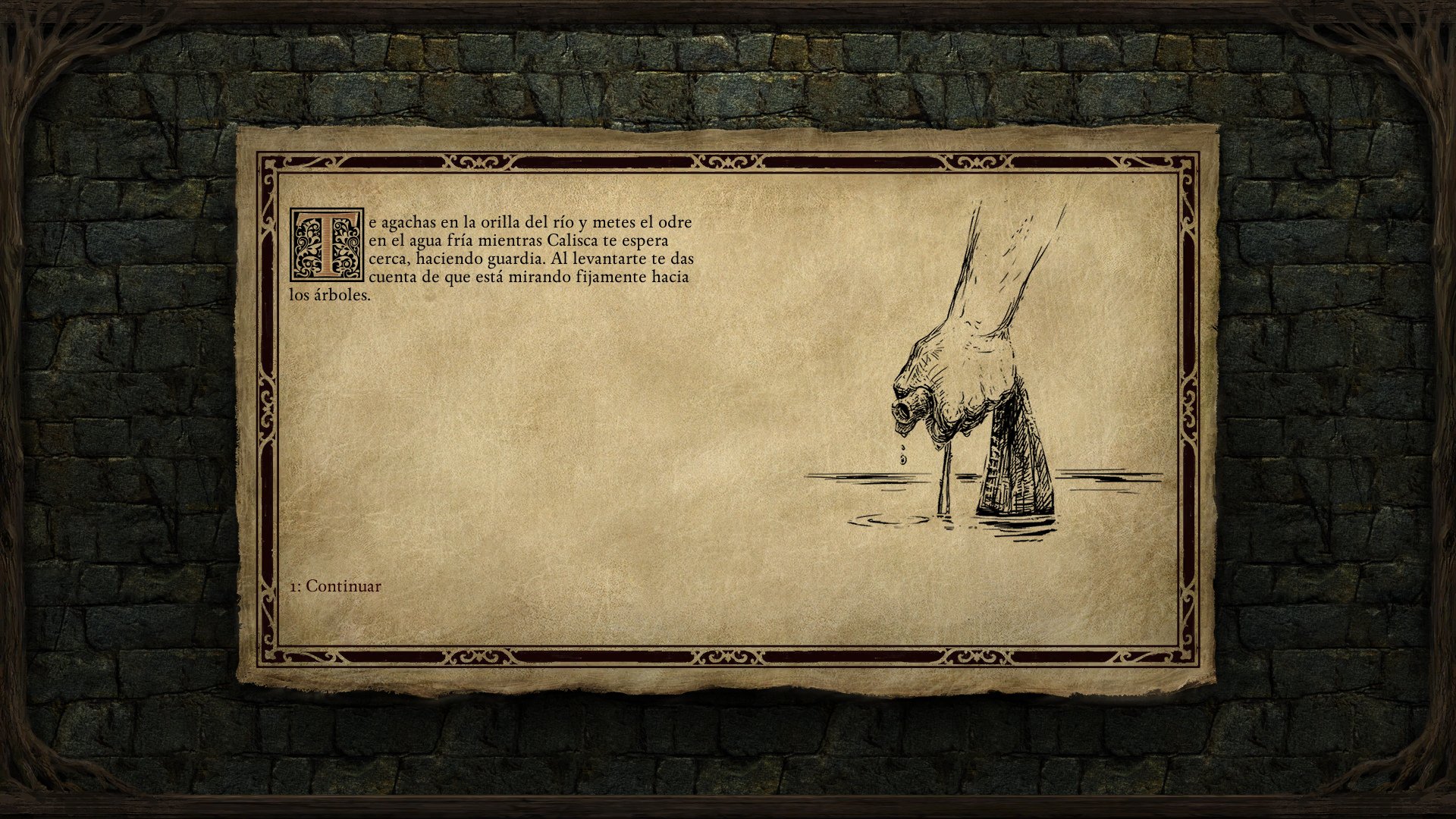Select option 1: Continuar
This screenshot has width=1456, height=819.
coord(334,585)
